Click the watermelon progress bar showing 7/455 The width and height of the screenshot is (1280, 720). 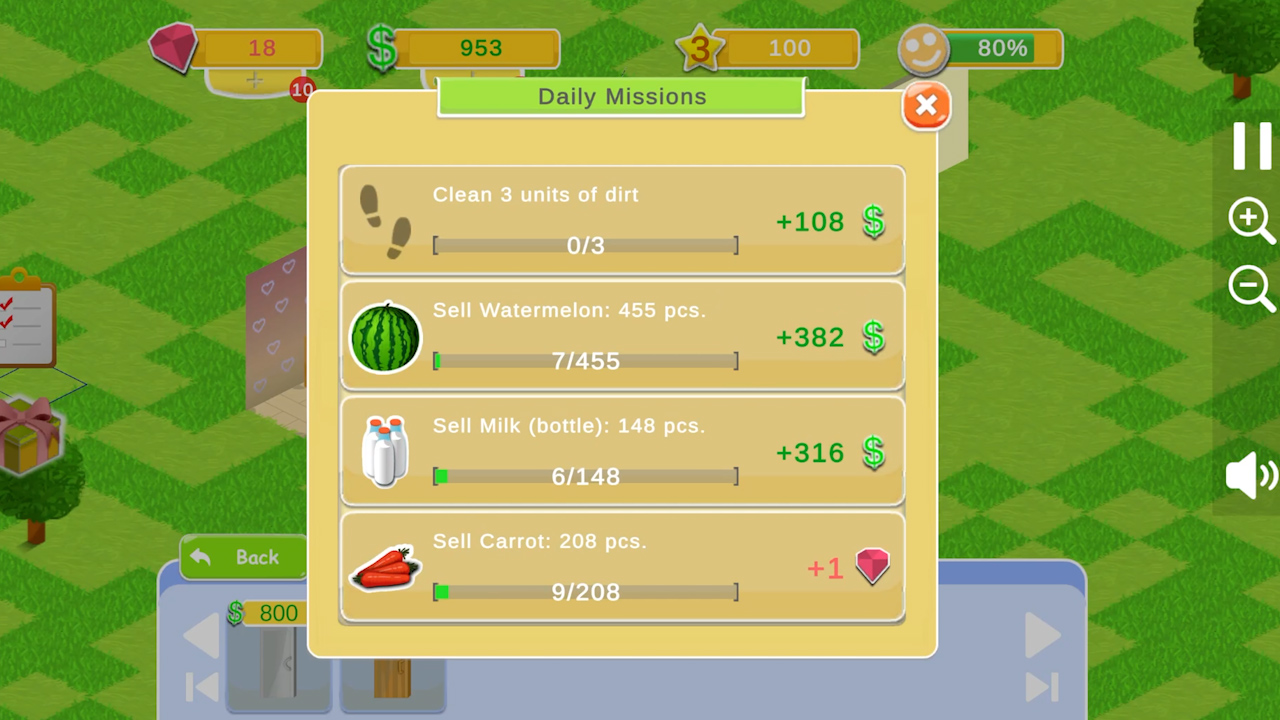pyautogui.click(x=585, y=361)
